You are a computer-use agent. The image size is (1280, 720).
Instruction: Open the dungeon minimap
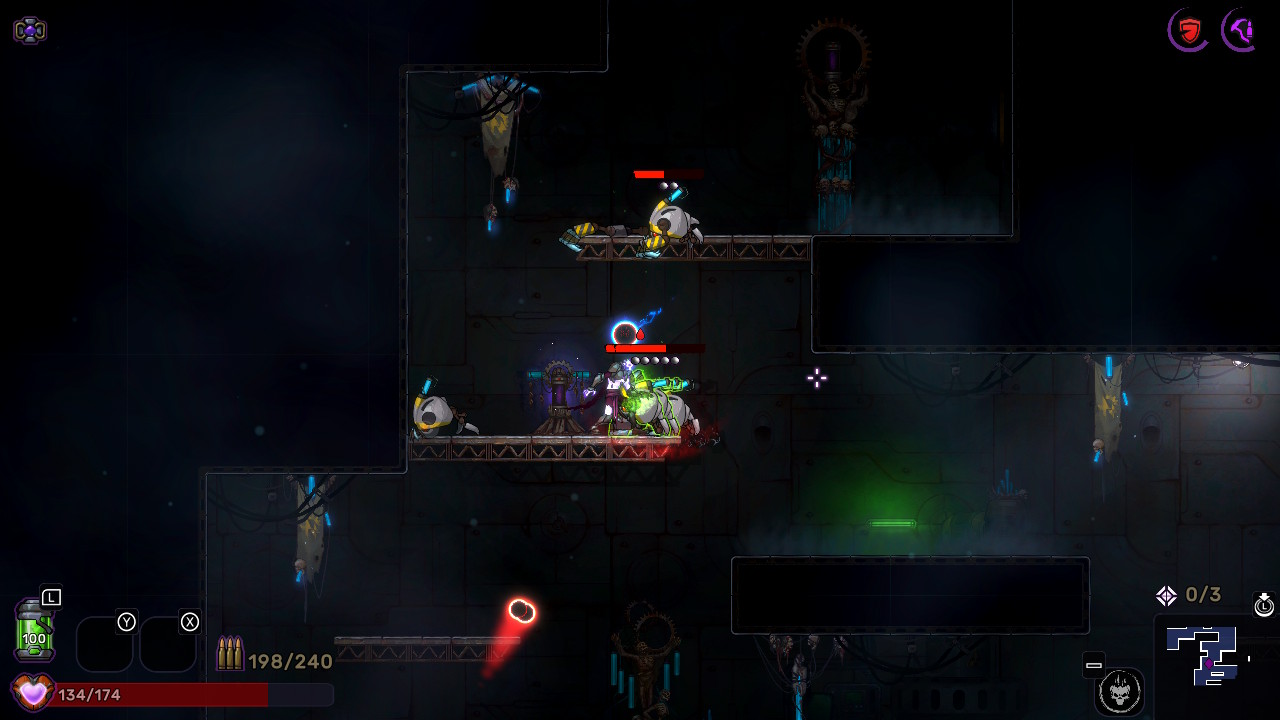[1207, 655]
